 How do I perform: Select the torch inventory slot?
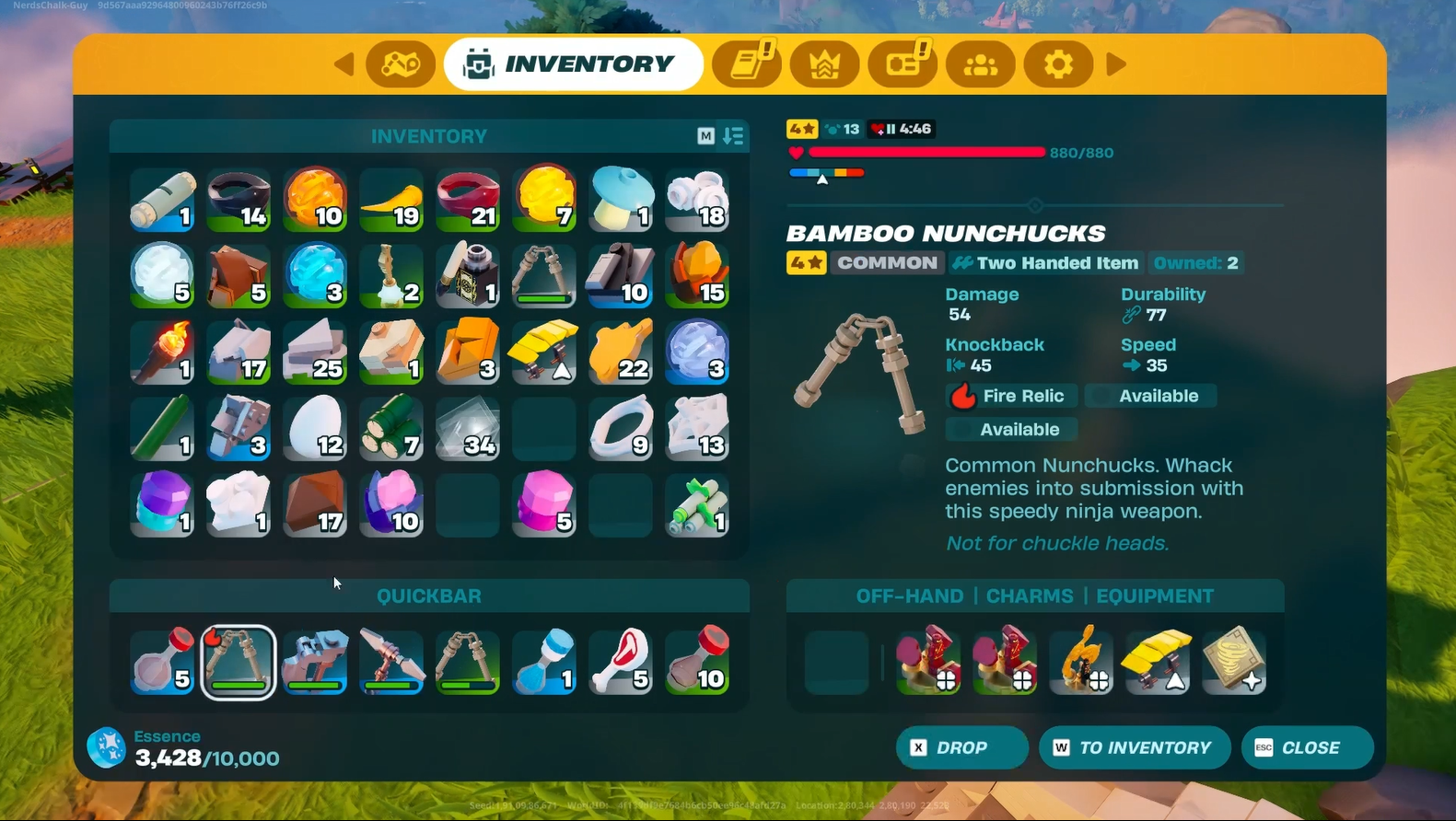(162, 353)
